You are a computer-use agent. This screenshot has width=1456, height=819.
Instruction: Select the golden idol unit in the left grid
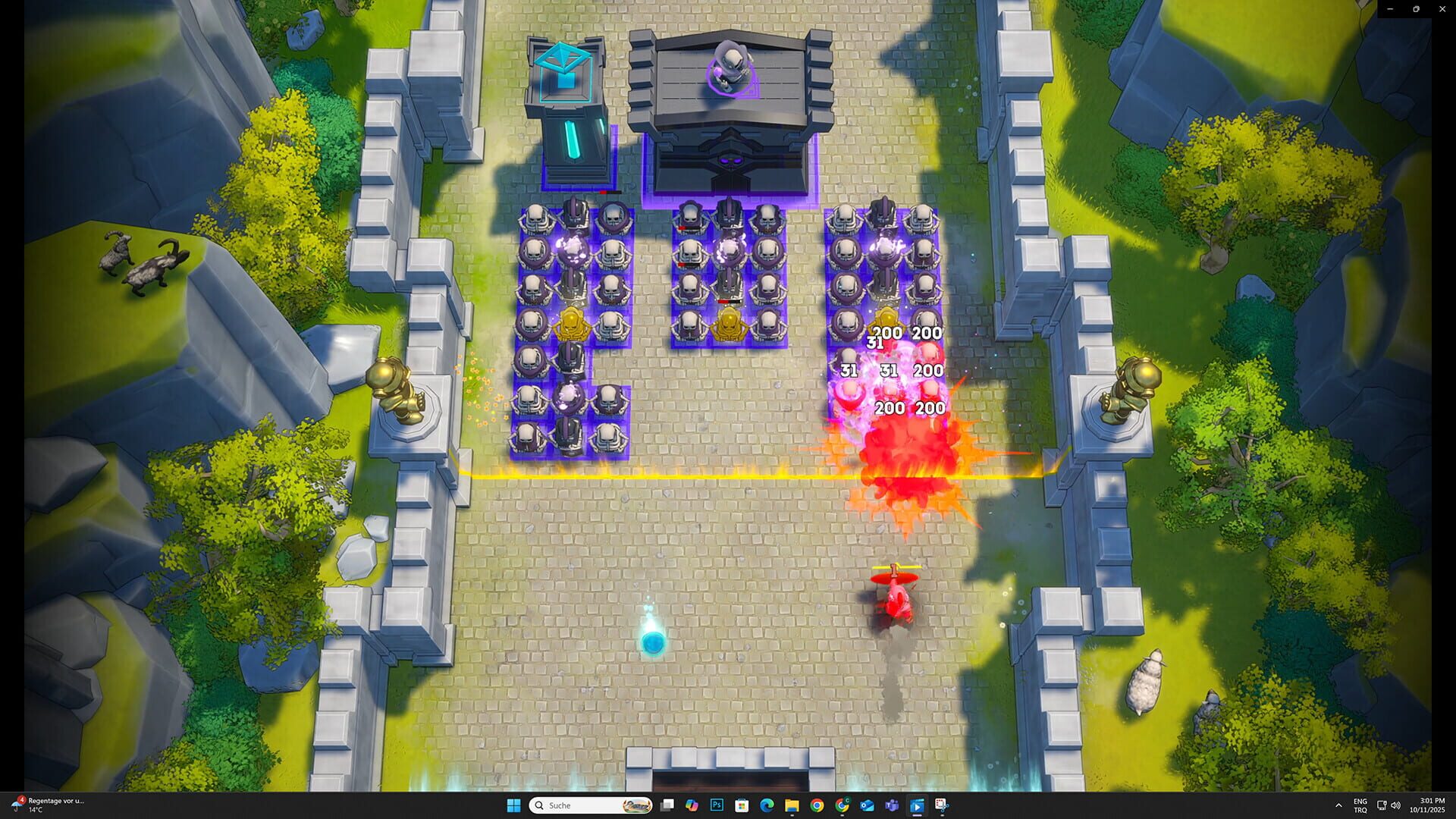(x=573, y=322)
